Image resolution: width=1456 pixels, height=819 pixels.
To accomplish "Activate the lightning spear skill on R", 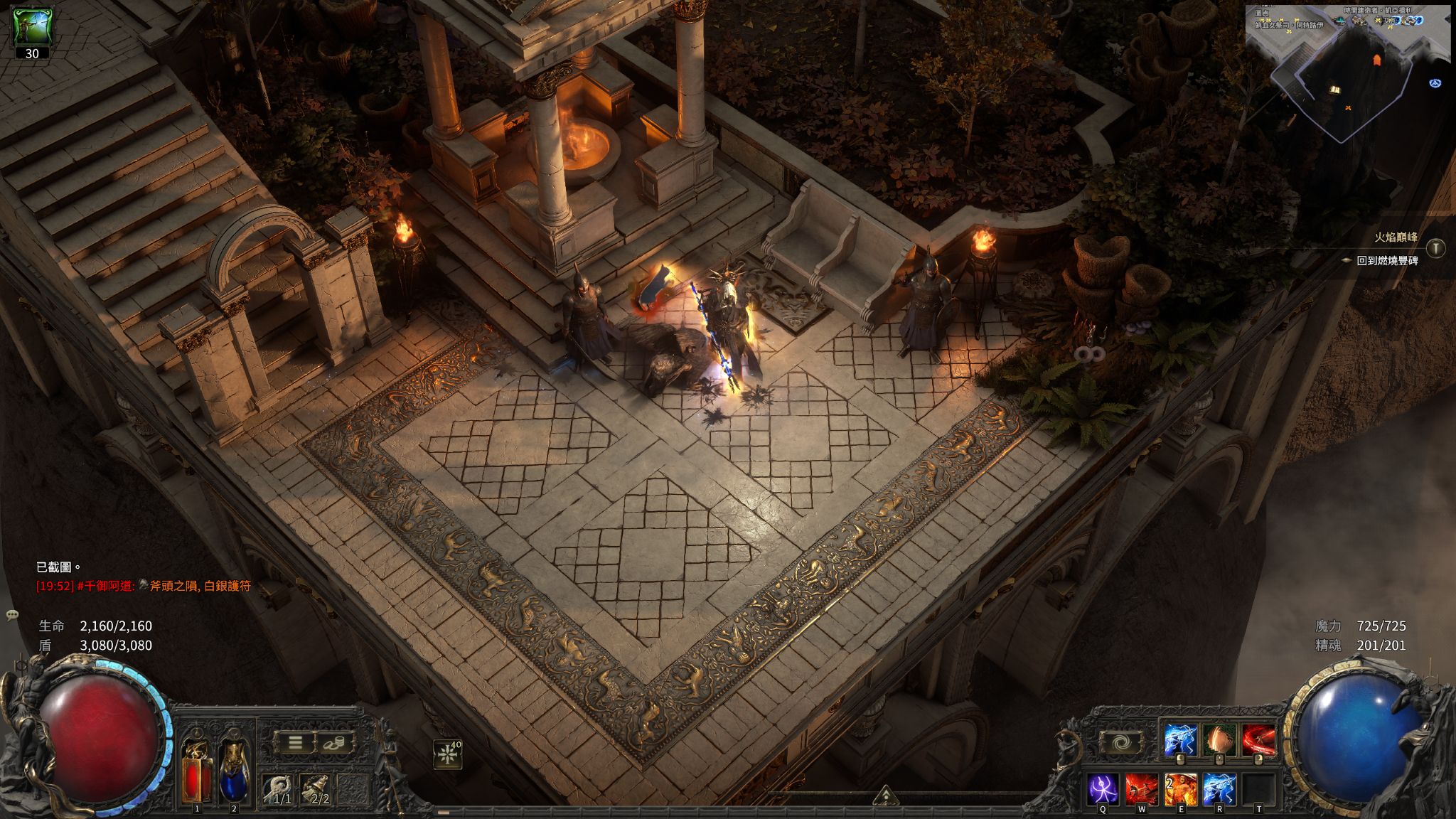I will pyautogui.click(x=1219, y=790).
